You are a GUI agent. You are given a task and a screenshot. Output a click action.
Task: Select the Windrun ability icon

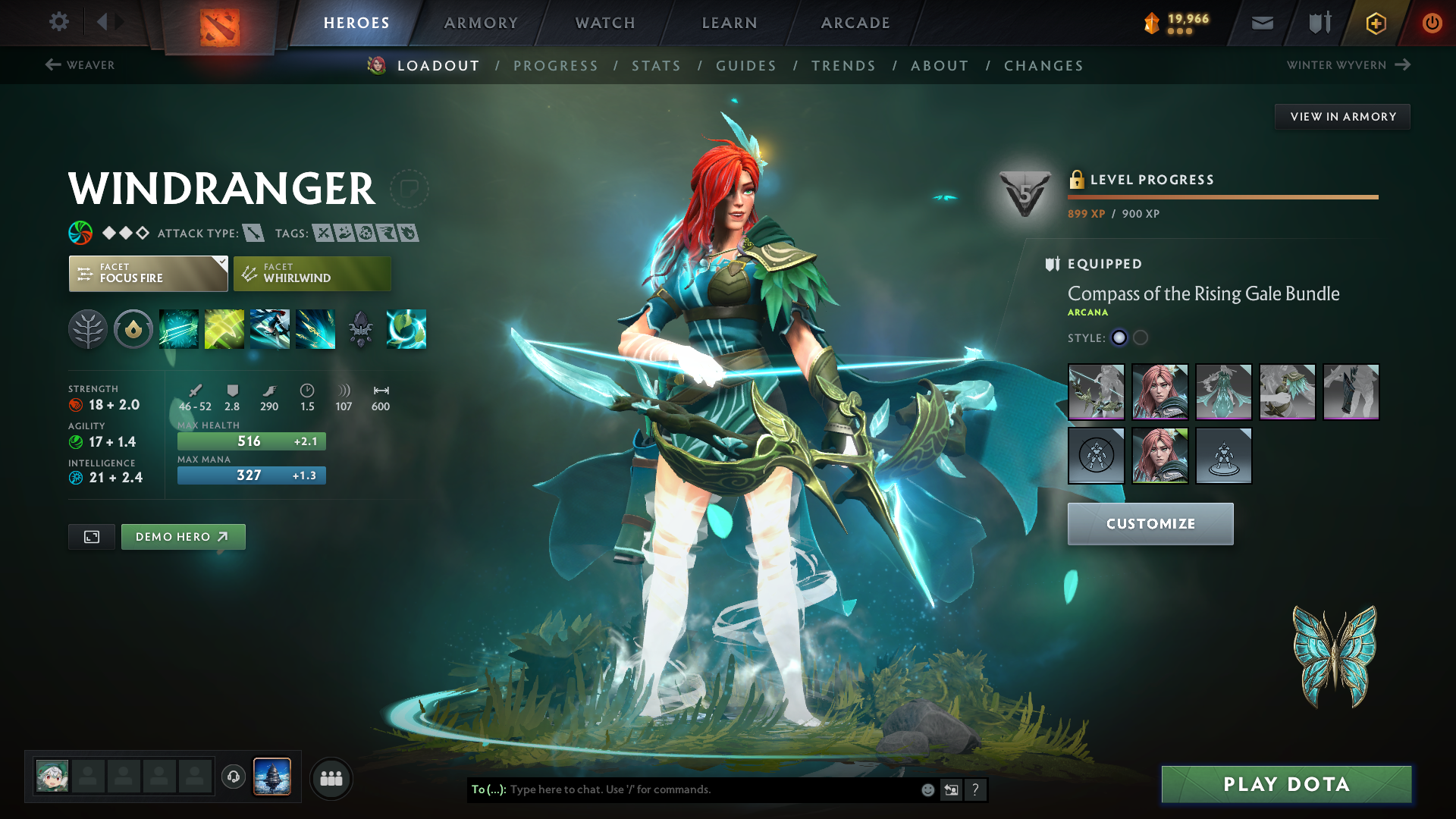coord(270,329)
